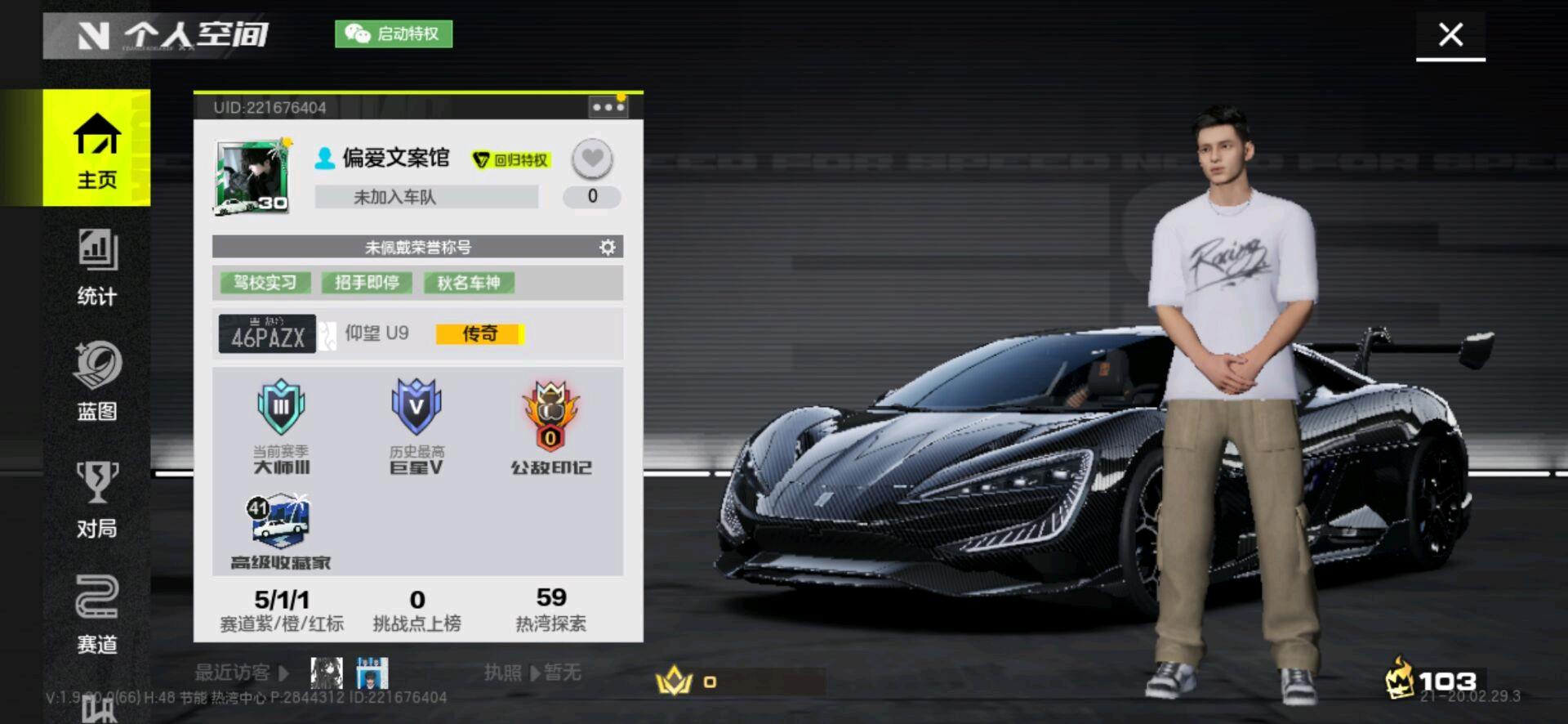Image resolution: width=1568 pixels, height=724 pixels.
Task: Click the player avatar portrait
Action: coord(252,177)
